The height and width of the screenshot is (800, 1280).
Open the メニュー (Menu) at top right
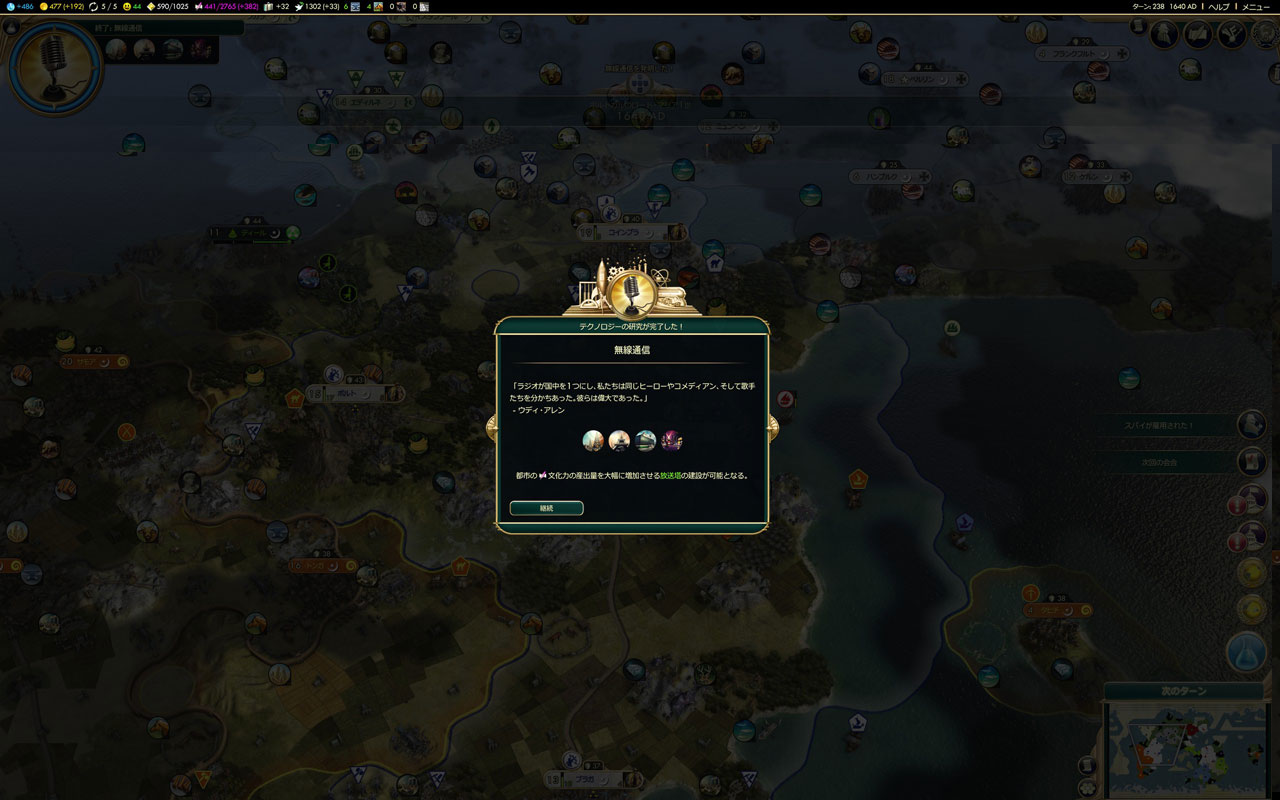(1255, 6)
